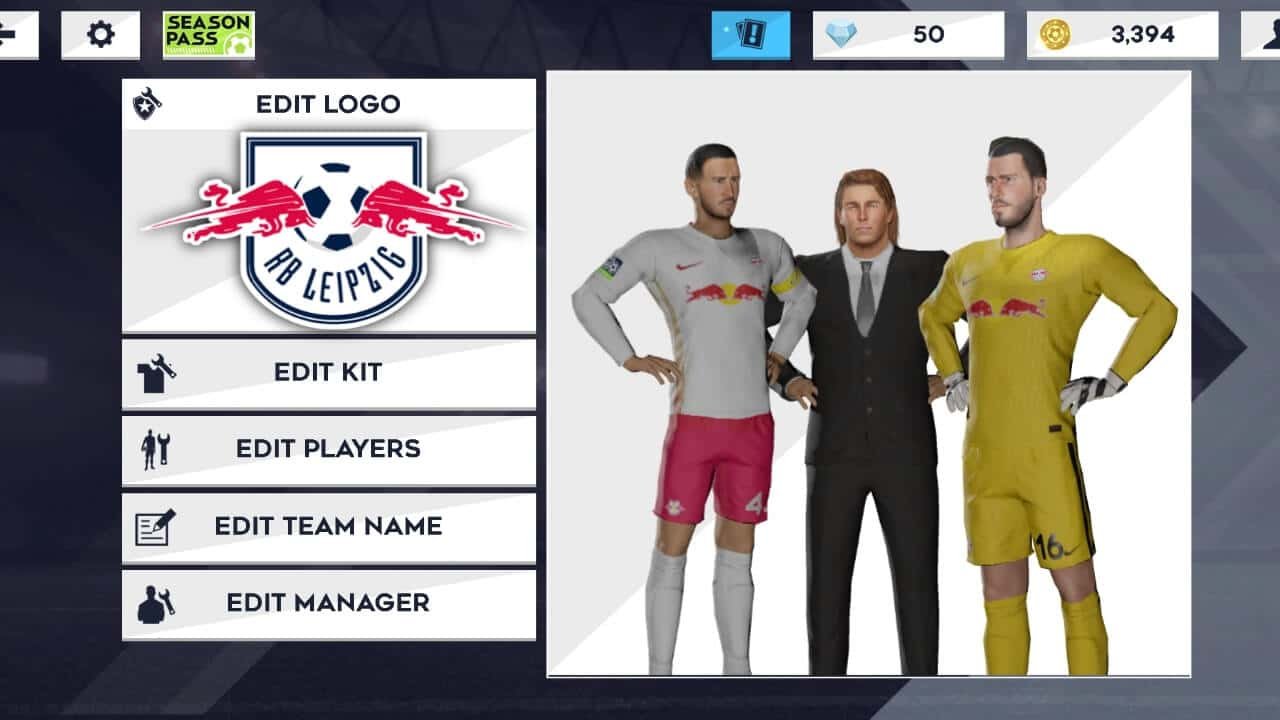
Task: Tap the blue cards icon
Action: (x=750, y=35)
